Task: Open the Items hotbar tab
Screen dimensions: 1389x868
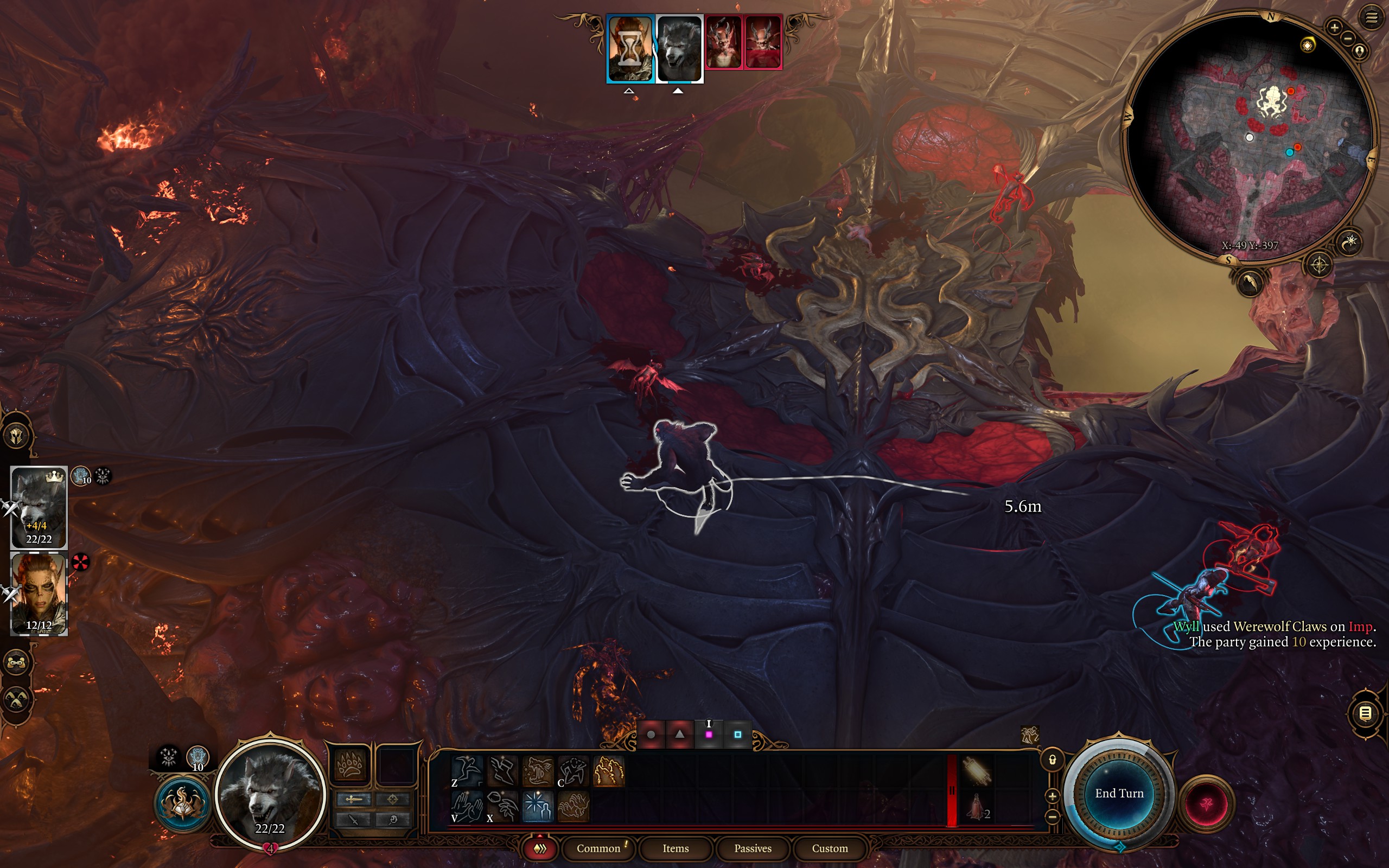Action: point(675,848)
